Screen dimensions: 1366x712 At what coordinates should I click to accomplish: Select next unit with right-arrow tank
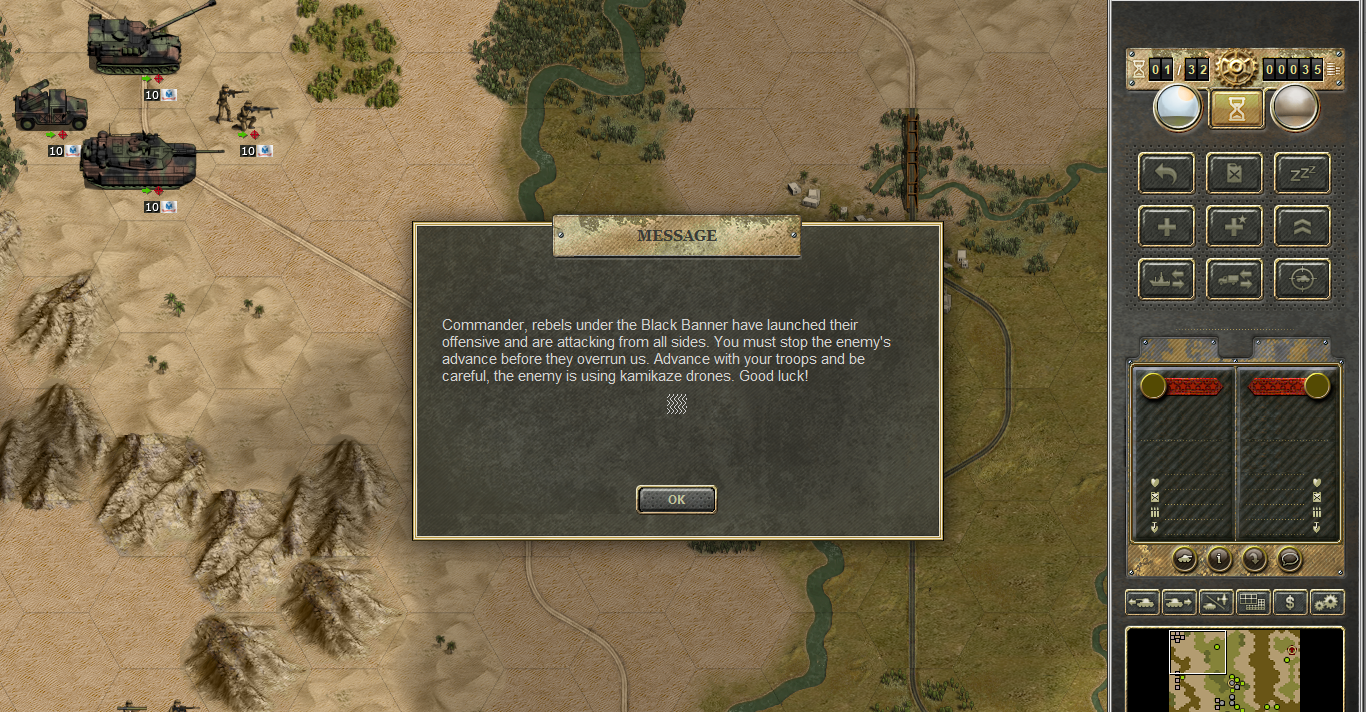click(x=1179, y=602)
